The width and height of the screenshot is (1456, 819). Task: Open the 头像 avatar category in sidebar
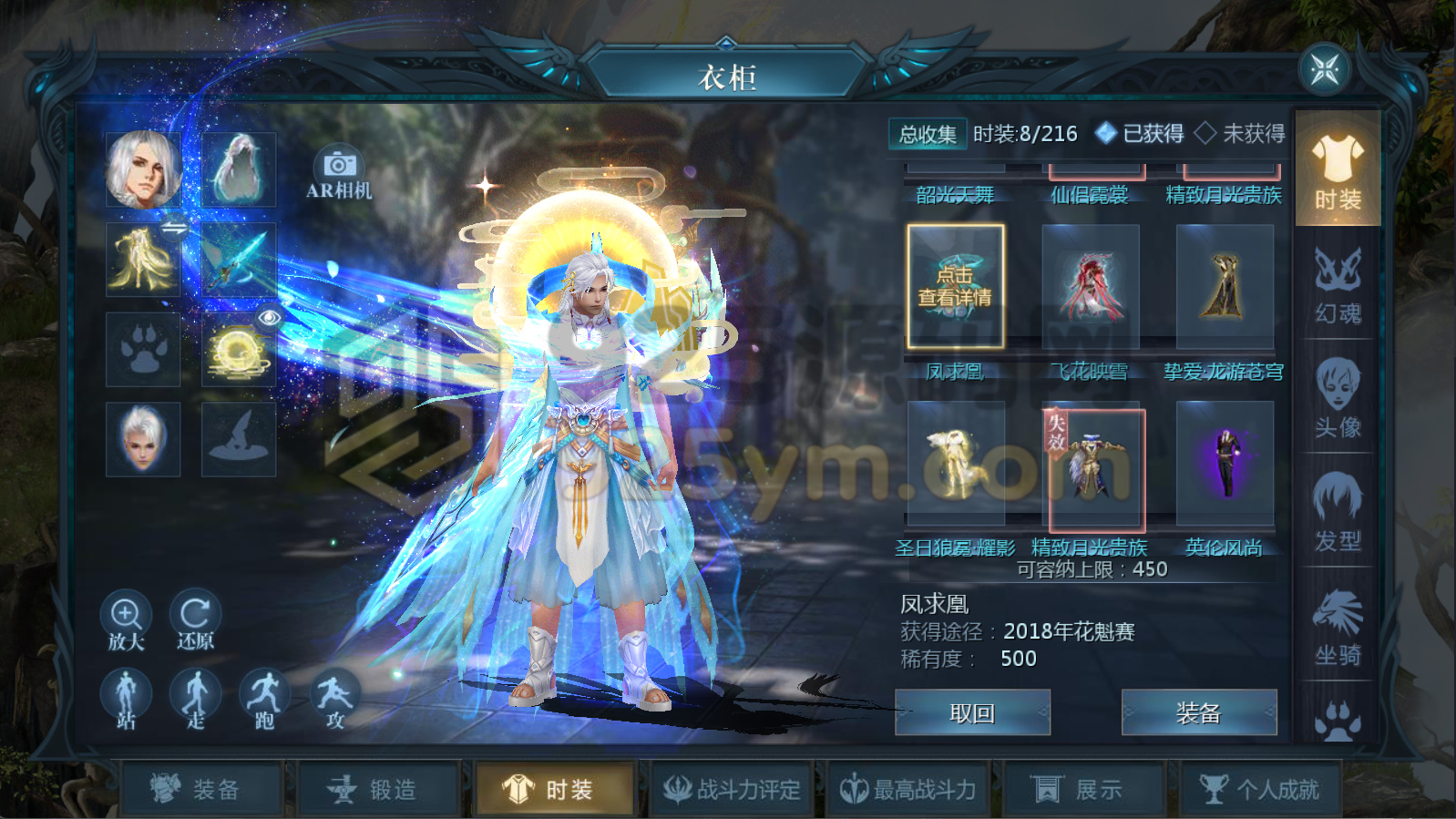(x=1338, y=396)
